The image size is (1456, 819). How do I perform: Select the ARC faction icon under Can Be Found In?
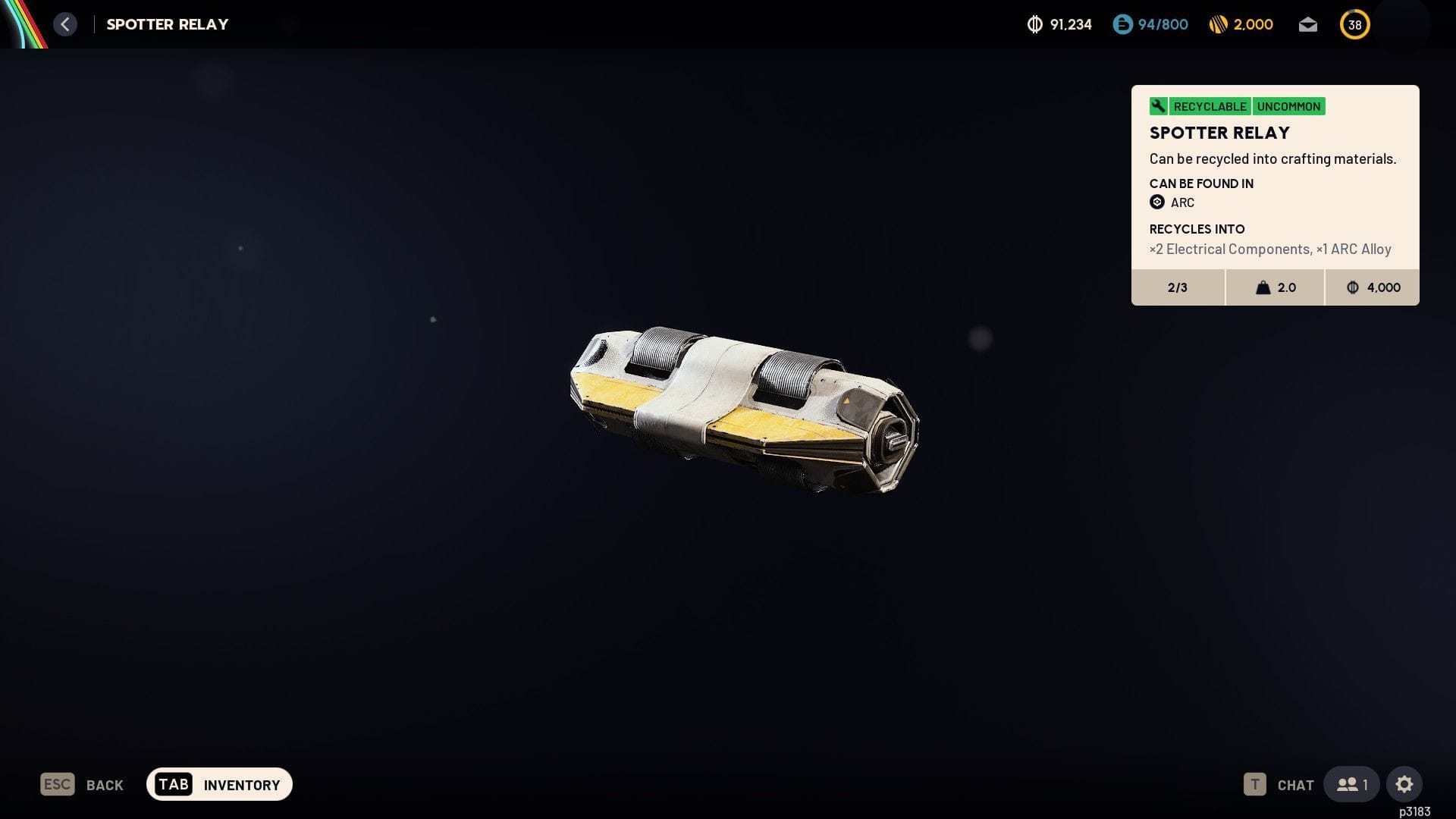pos(1156,202)
